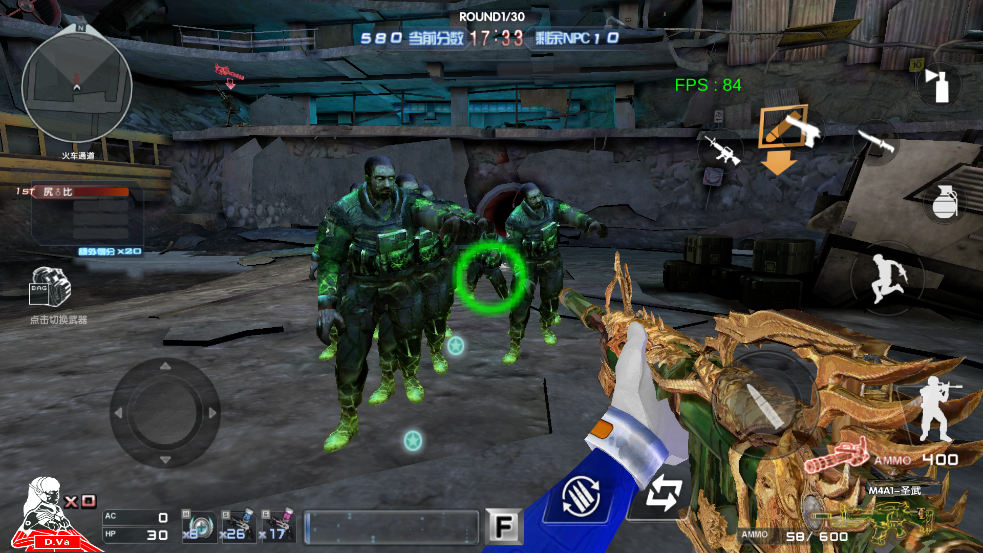Use the item slot showing x8
The width and height of the screenshot is (983, 553).
[198, 525]
